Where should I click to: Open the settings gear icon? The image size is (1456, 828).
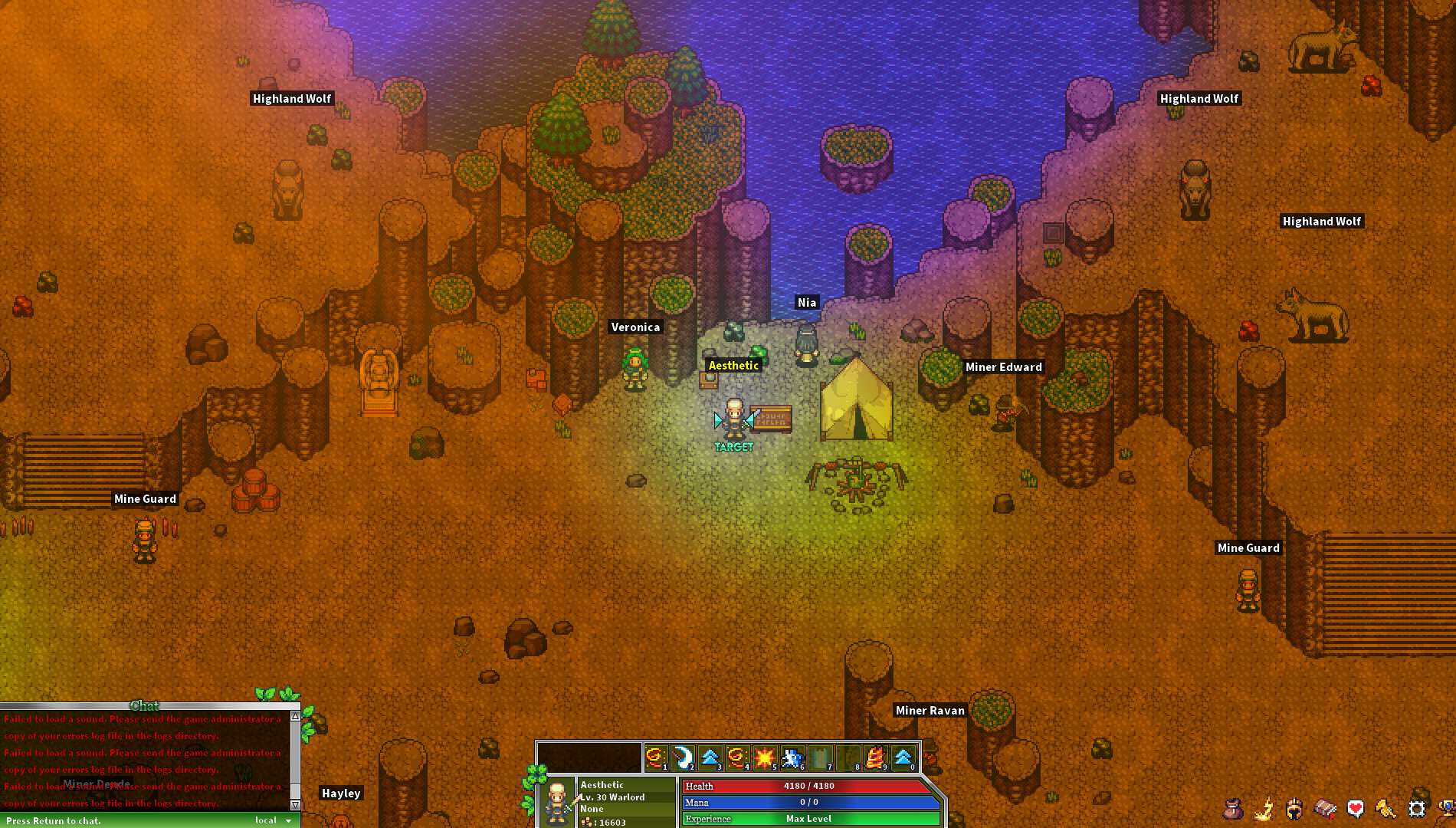point(1416,807)
